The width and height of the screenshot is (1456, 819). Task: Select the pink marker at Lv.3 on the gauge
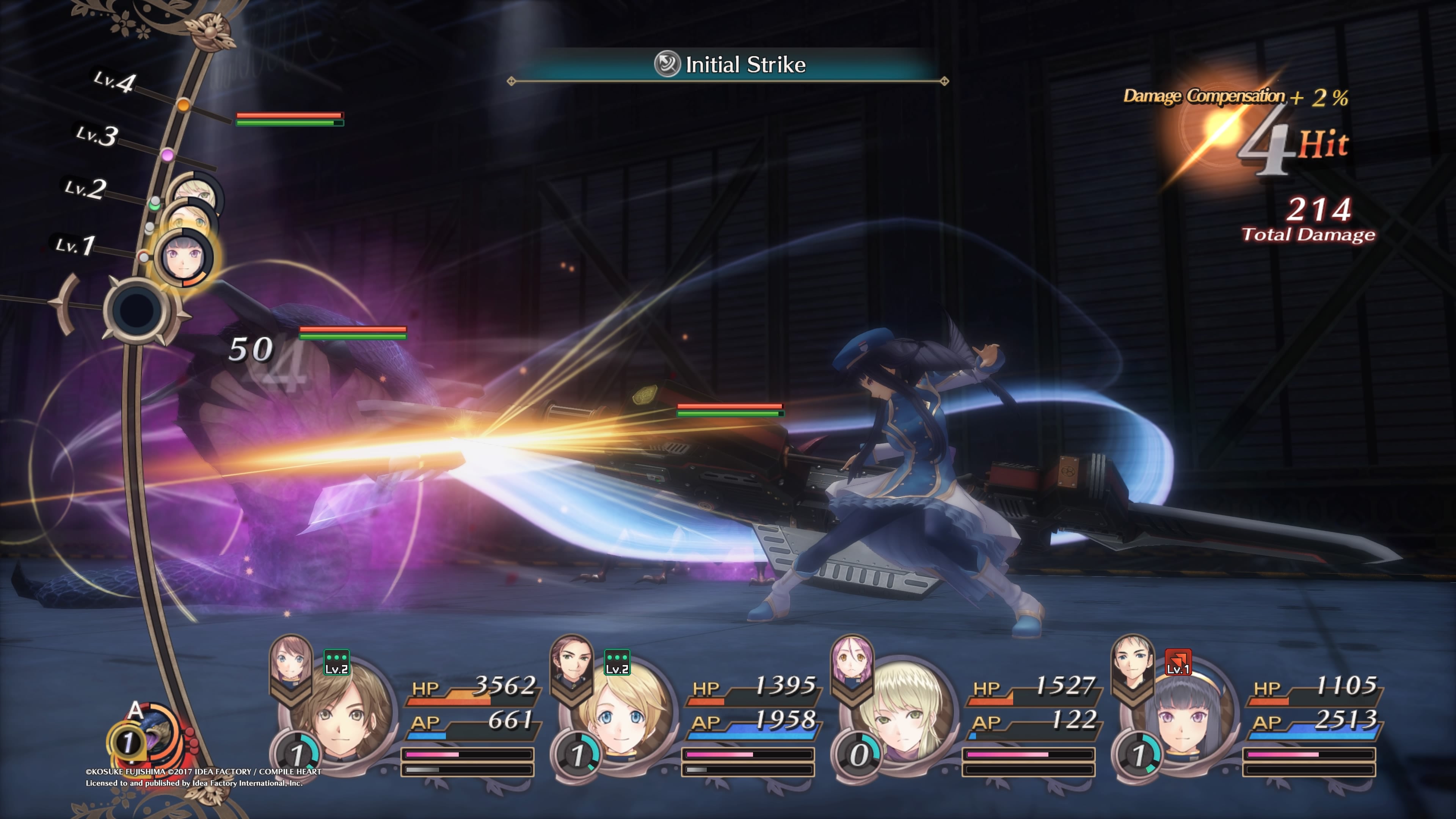167,154
